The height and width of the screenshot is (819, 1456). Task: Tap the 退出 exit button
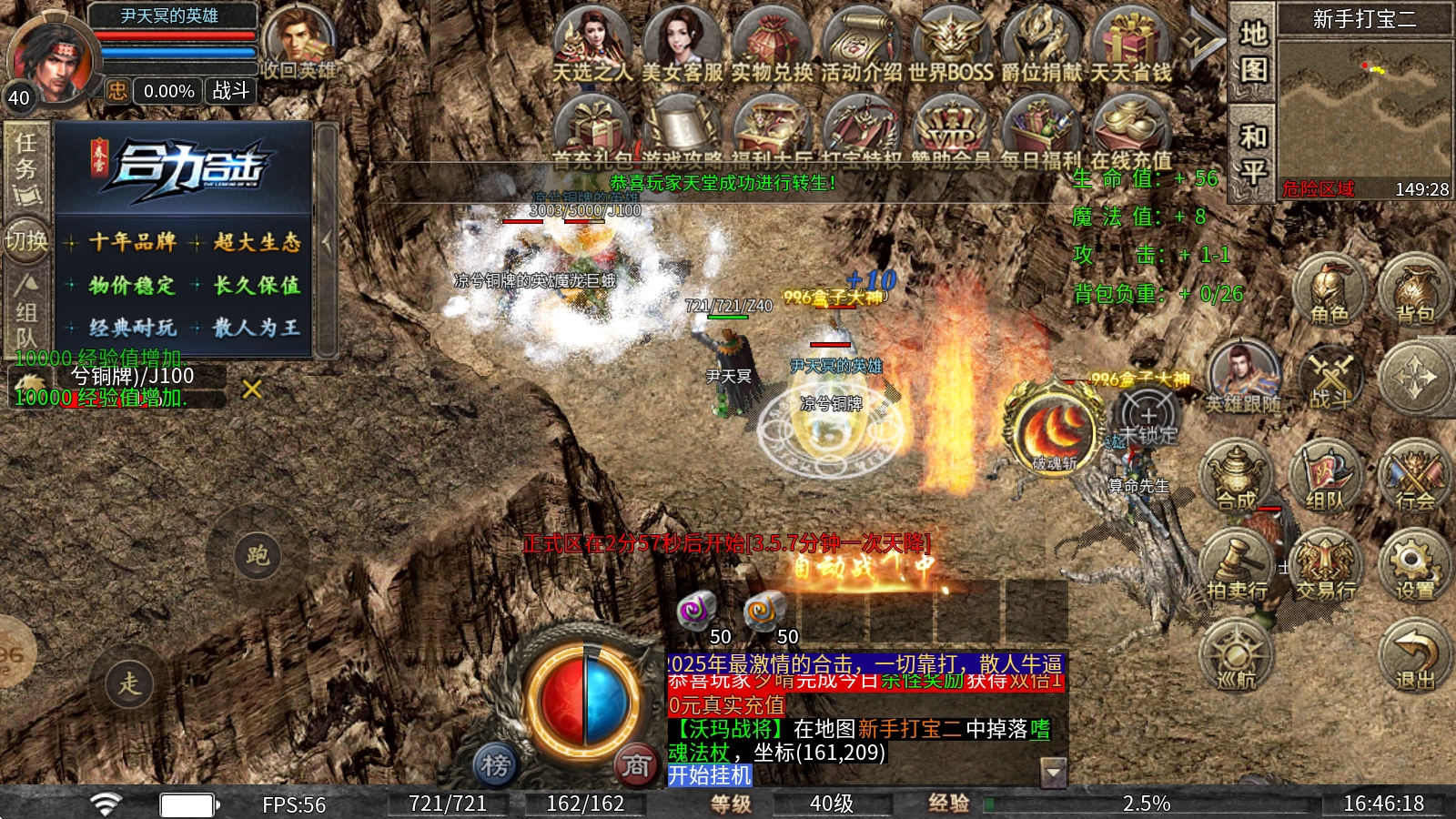pyautogui.click(x=1413, y=655)
